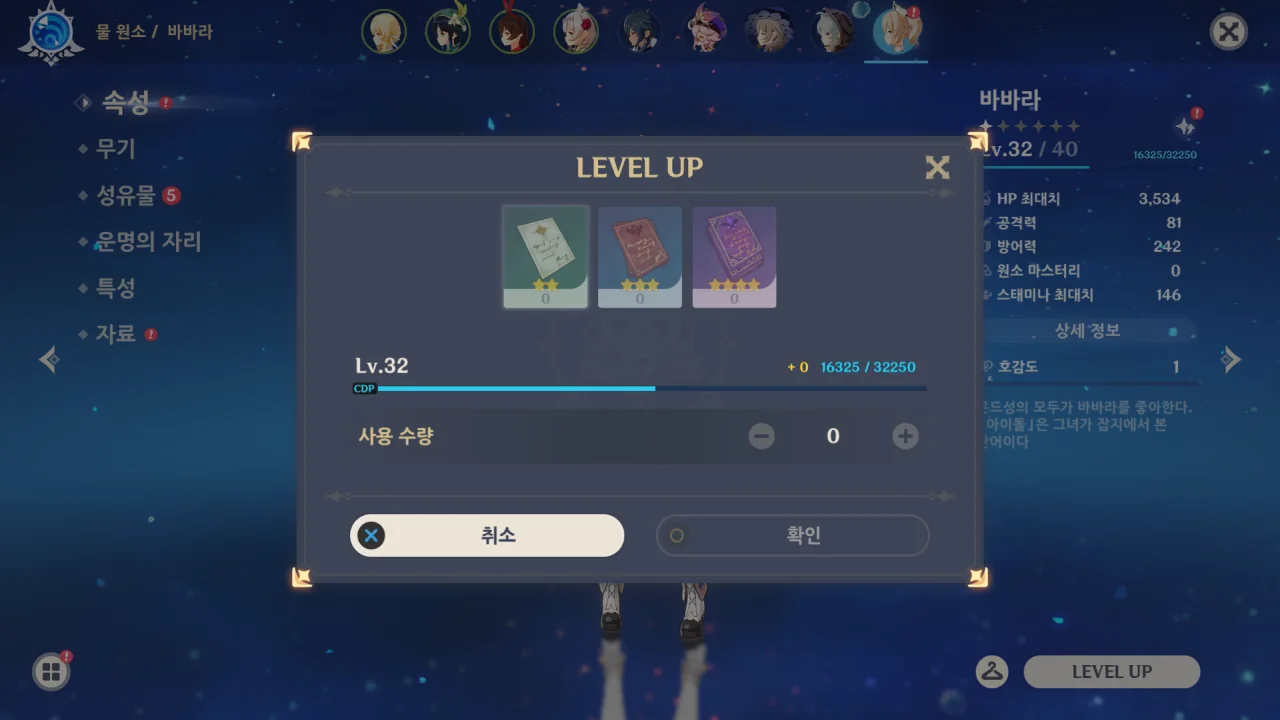
Task: Open the 속성 attributes menu entry
Action: 125,102
